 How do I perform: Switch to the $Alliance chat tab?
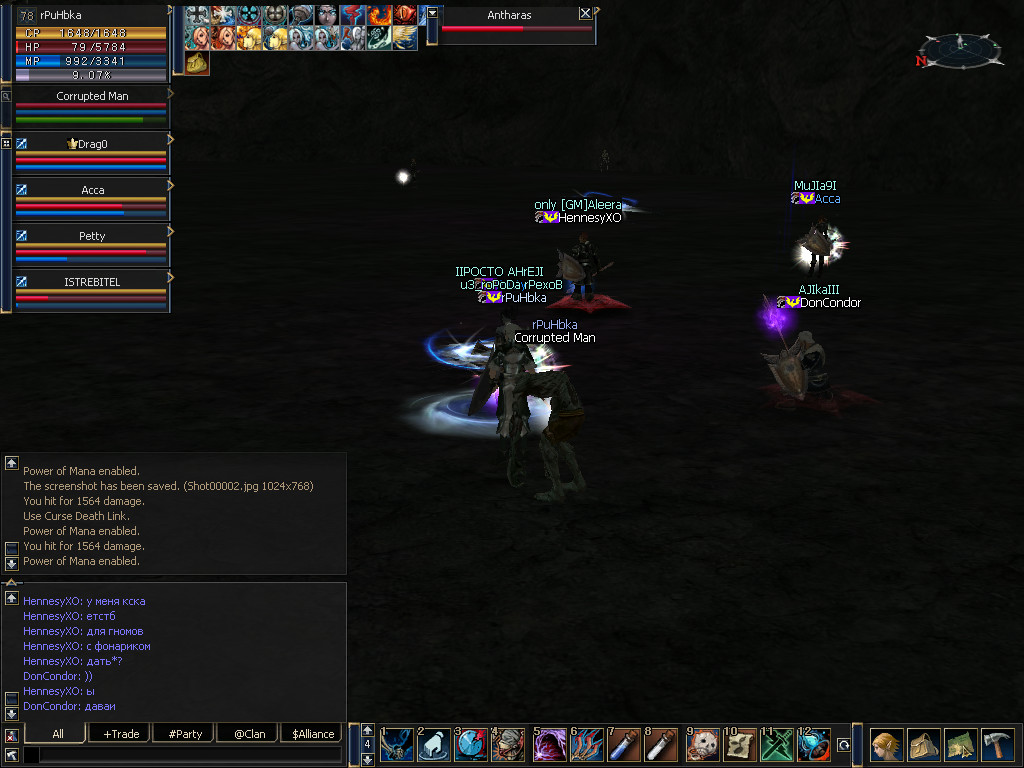coord(313,734)
